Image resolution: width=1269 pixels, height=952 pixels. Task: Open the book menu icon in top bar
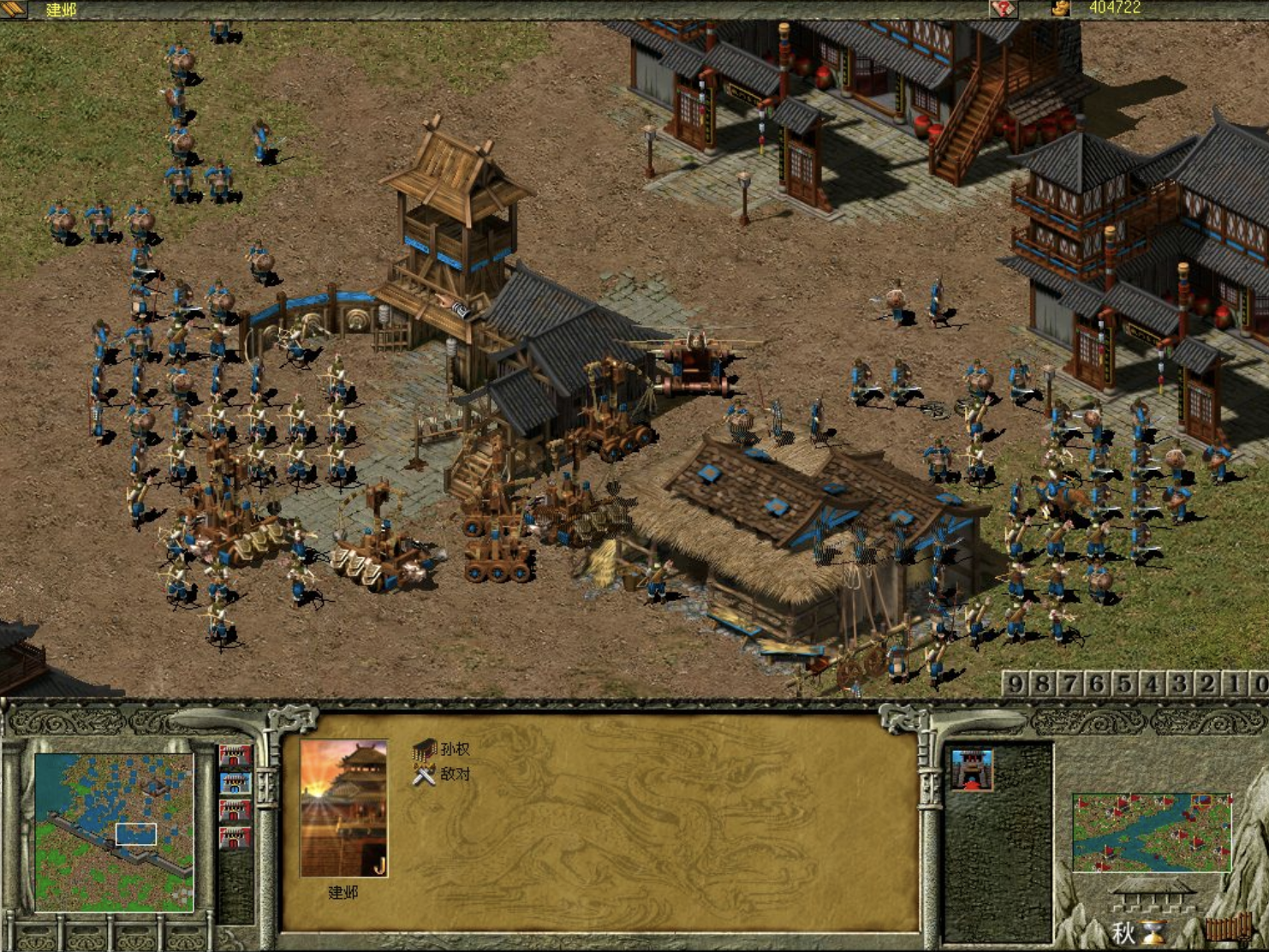(x=15, y=9)
